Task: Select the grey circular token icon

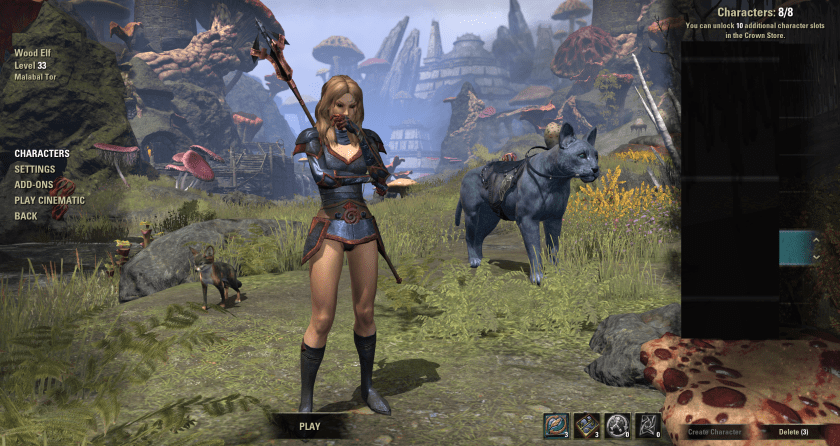Action: point(618,424)
